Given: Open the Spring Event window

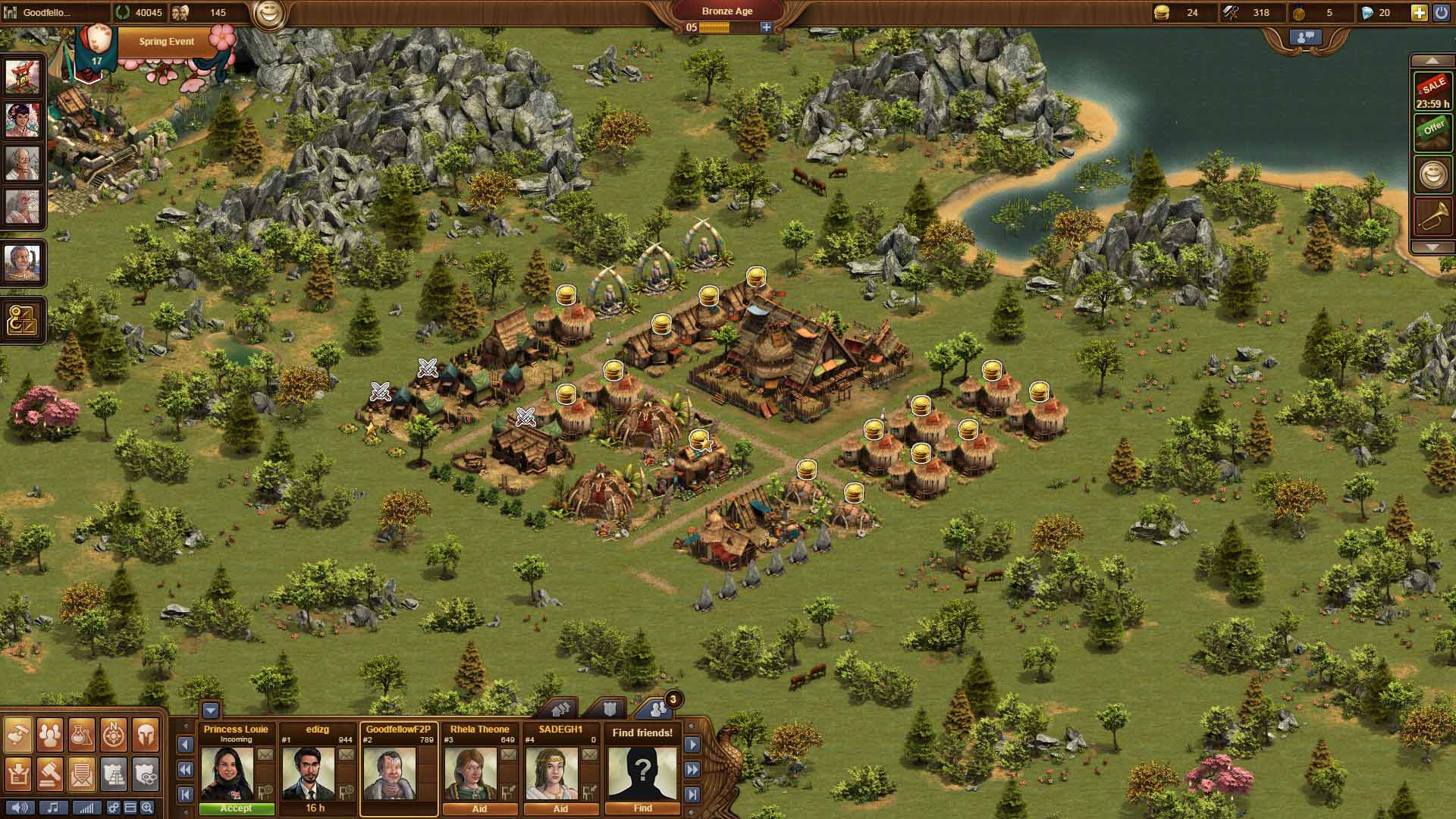Looking at the screenshot, I should pos(166,42).
